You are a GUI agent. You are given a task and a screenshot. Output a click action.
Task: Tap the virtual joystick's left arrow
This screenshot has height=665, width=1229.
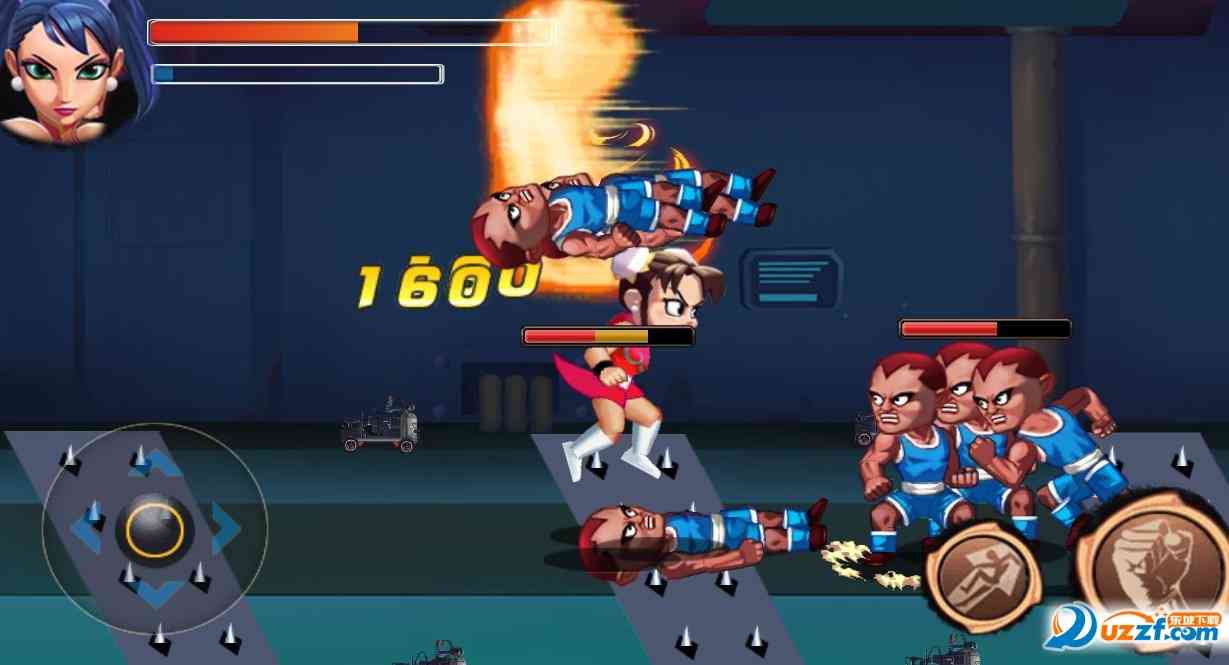(x=86, y=529)
